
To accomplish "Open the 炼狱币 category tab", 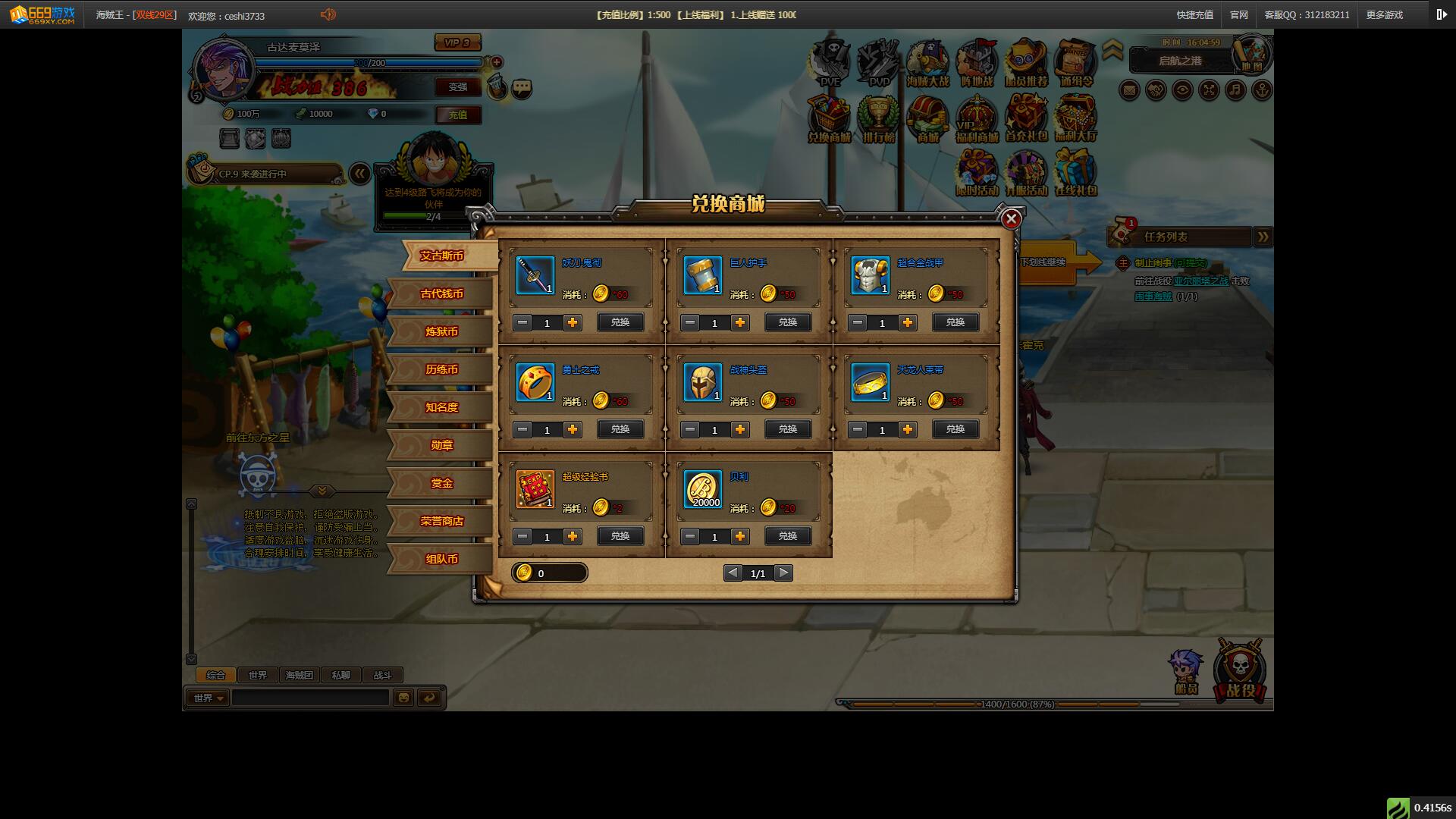I will [x=441, y=332].
